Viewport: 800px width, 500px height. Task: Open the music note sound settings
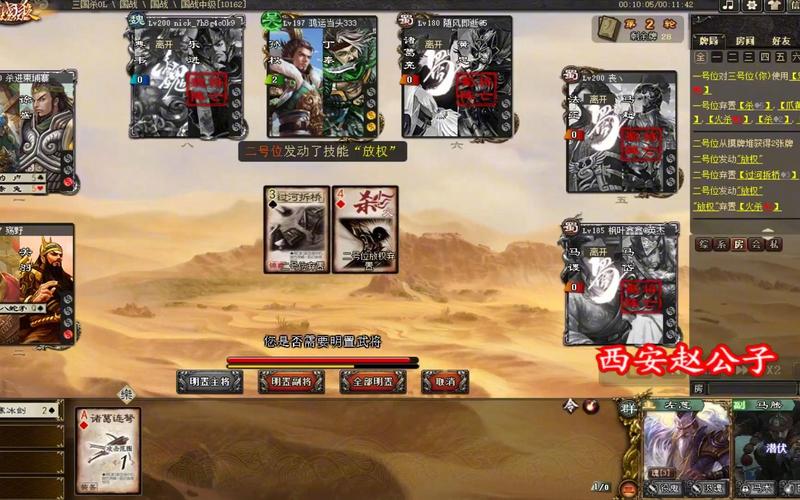(728, 6)
